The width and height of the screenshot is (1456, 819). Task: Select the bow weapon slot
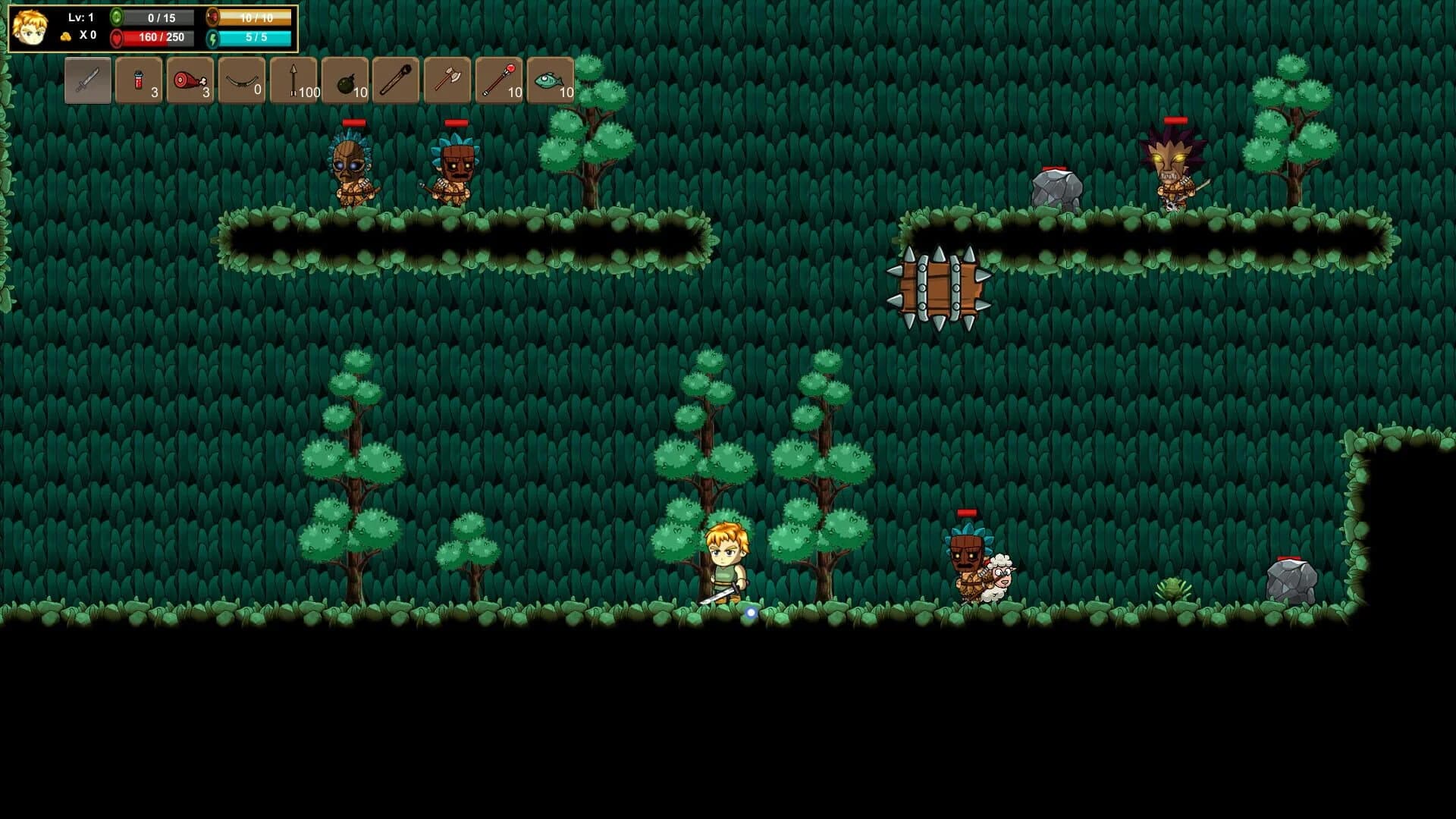tap(241, 80)
